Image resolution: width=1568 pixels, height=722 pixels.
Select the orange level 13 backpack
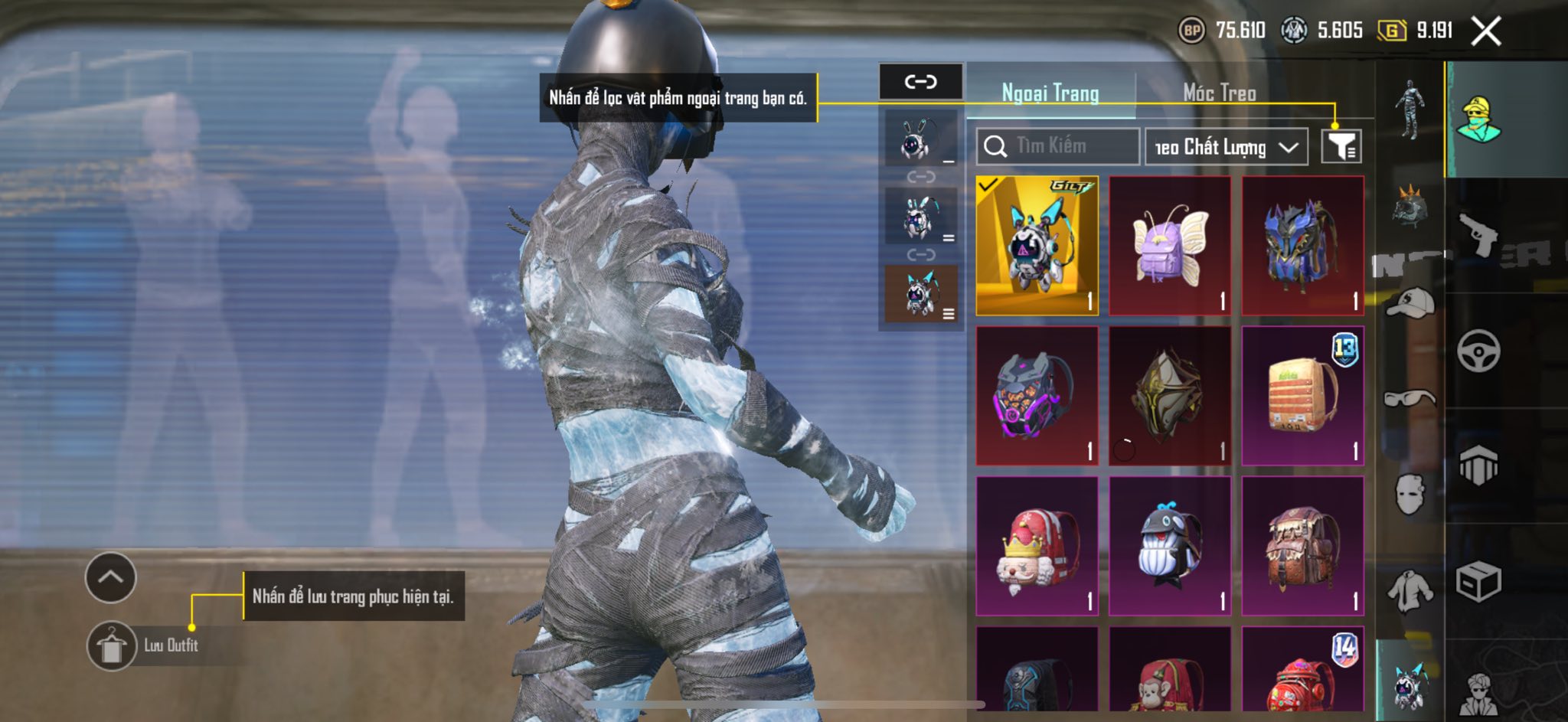(x=1302, y=396)
